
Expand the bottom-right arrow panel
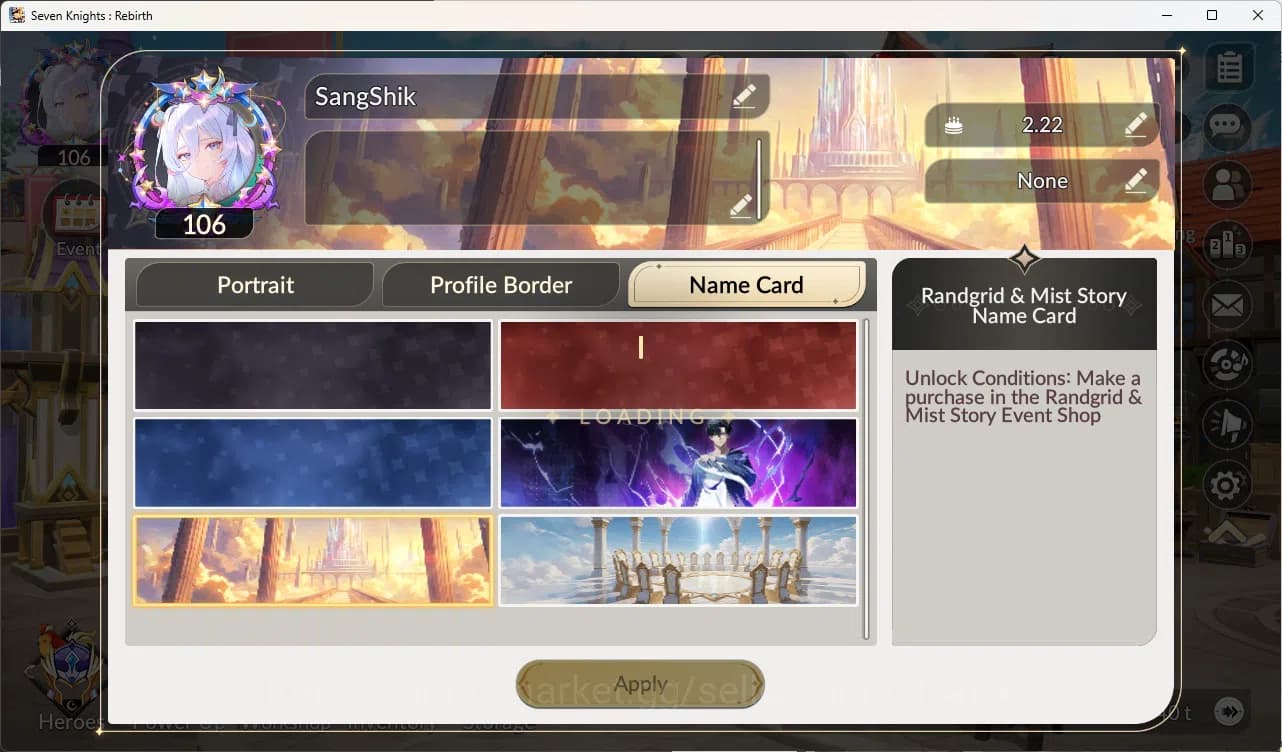tap(1231, 713)
